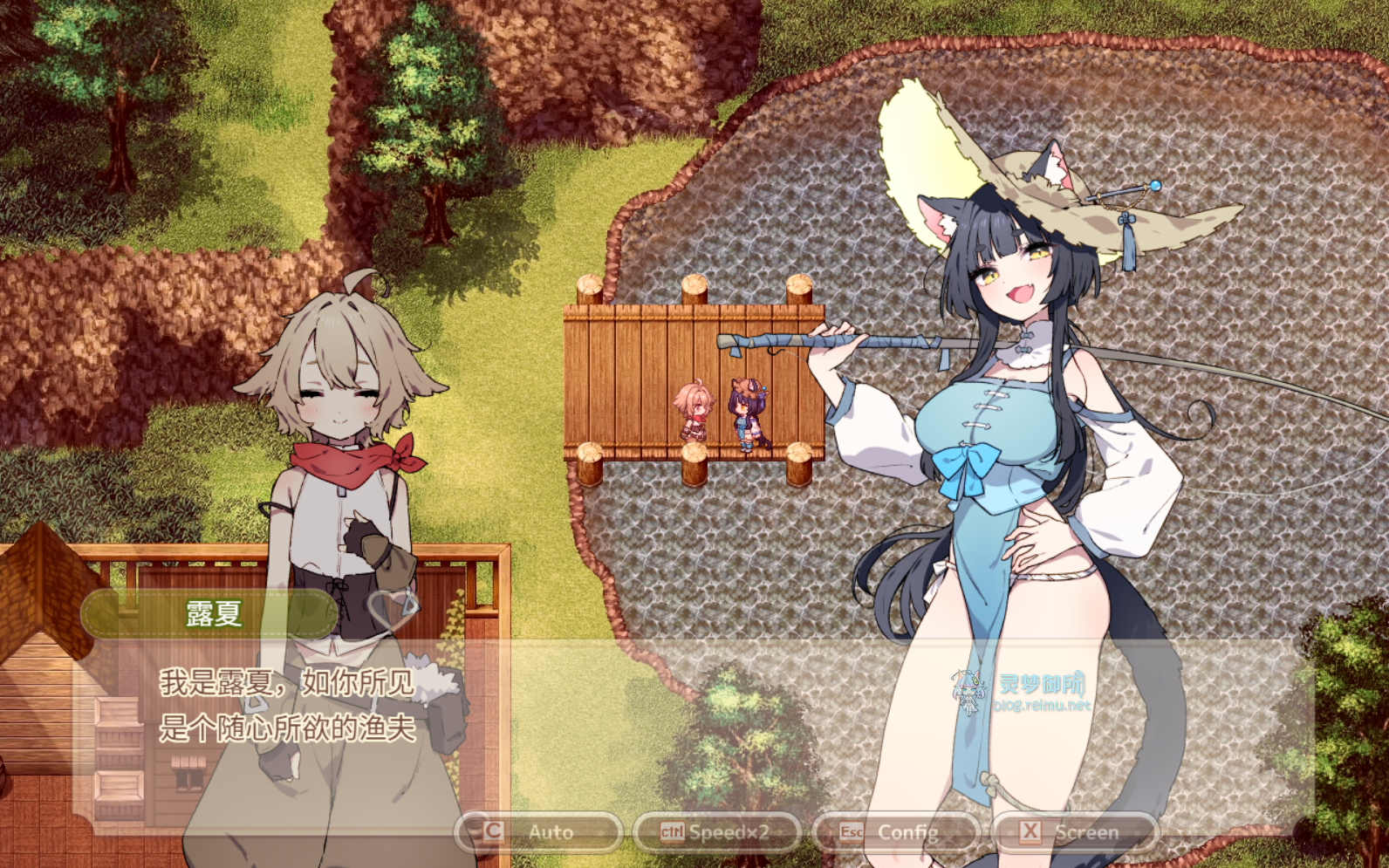Click the X key icon on Screen button
The image size is (1389, 868).
[x=1028, y=831]
